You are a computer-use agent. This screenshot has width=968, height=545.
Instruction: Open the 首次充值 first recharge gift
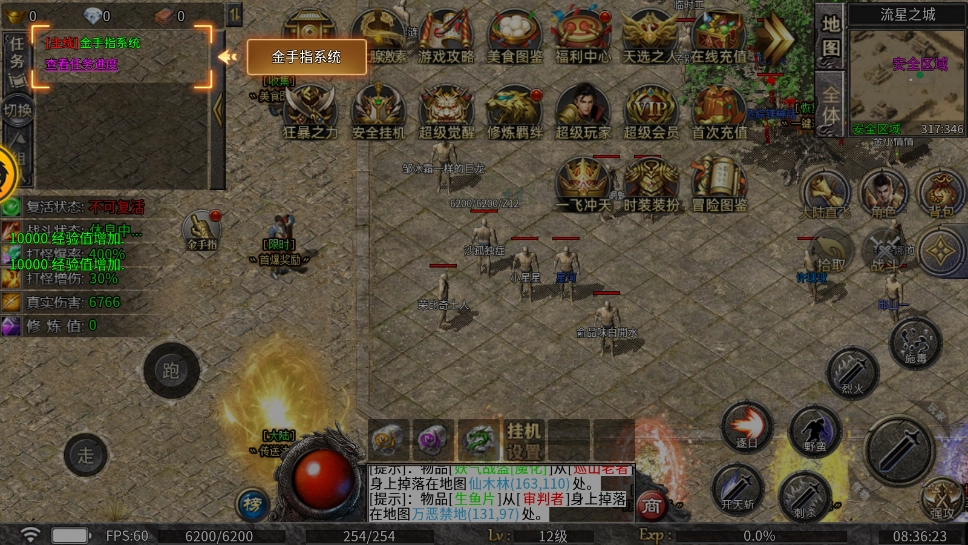click(719, 111)
